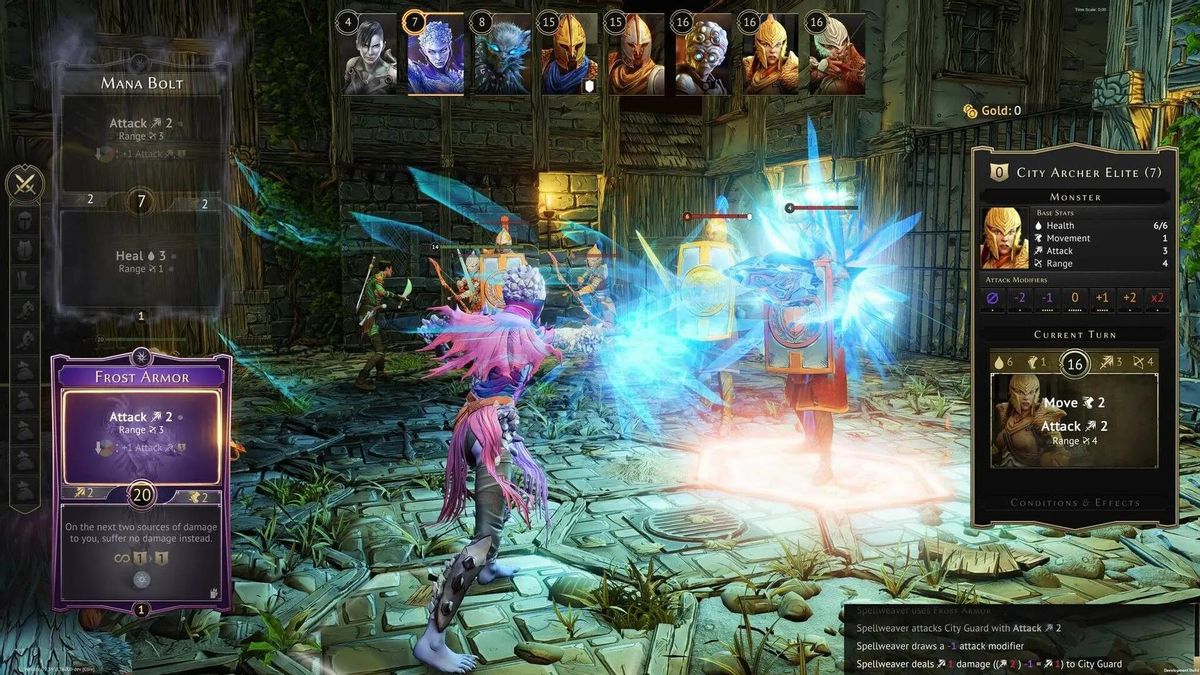Select the null attack modifier symbol
The height and width of the screenshot is (675, 1200).
point(991,298)
